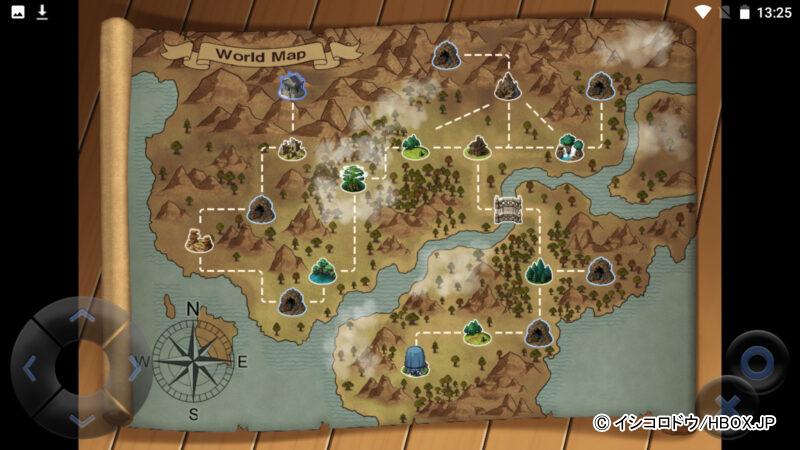Select the highlighted stone castle map node

click(291, 85)
